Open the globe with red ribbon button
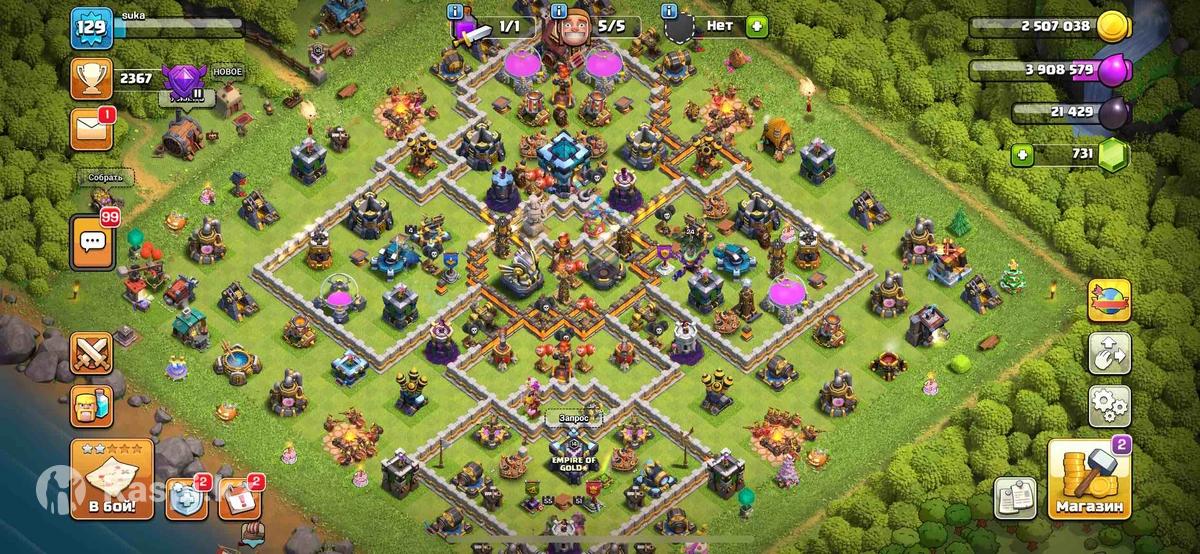Viewport: 1200px width, 554px height. (x=1110, y=300)
